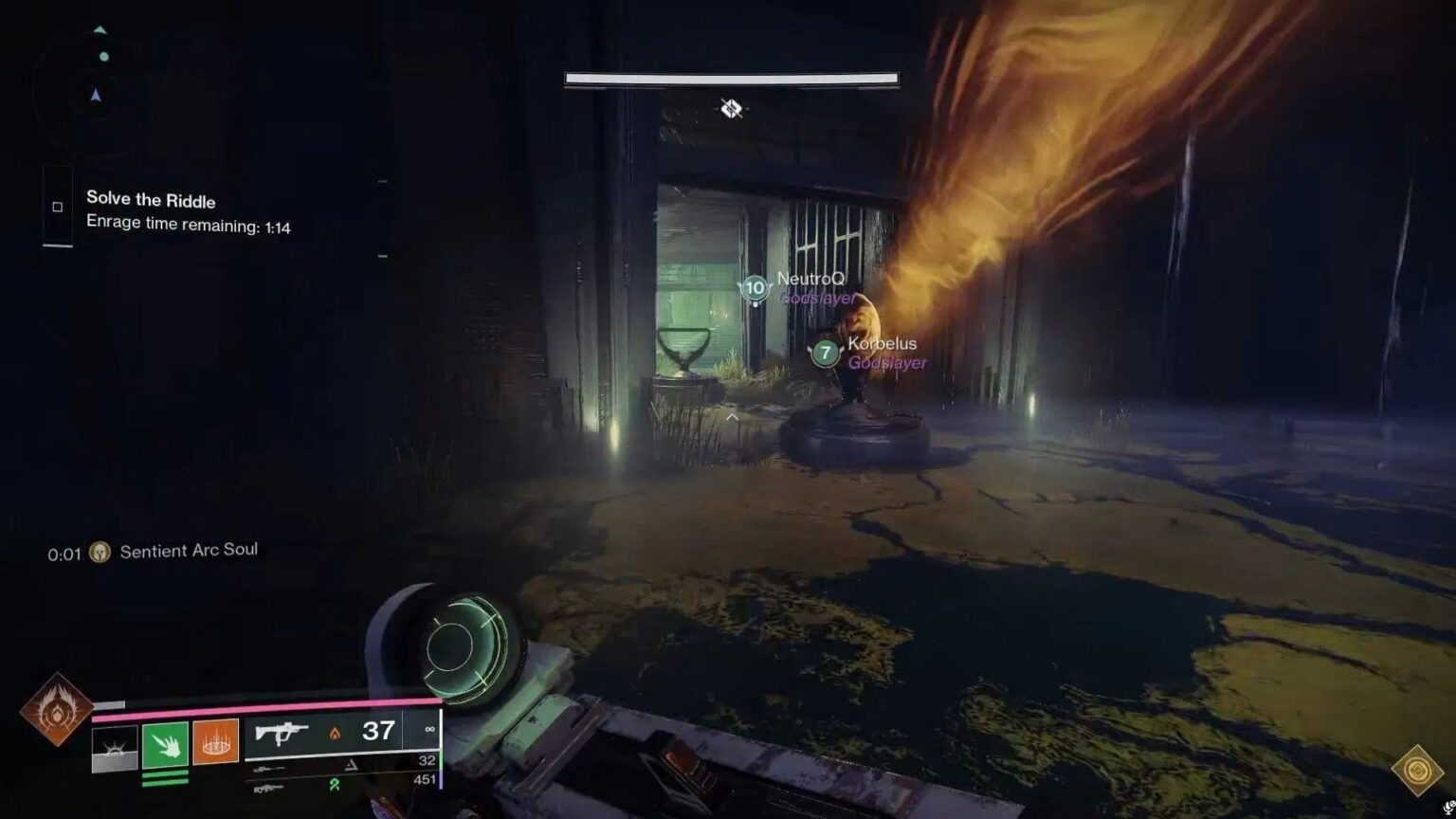The width and height of the screenshot is (1456, 819).
Task: Click the green melee ability icon
Action: 165,743
